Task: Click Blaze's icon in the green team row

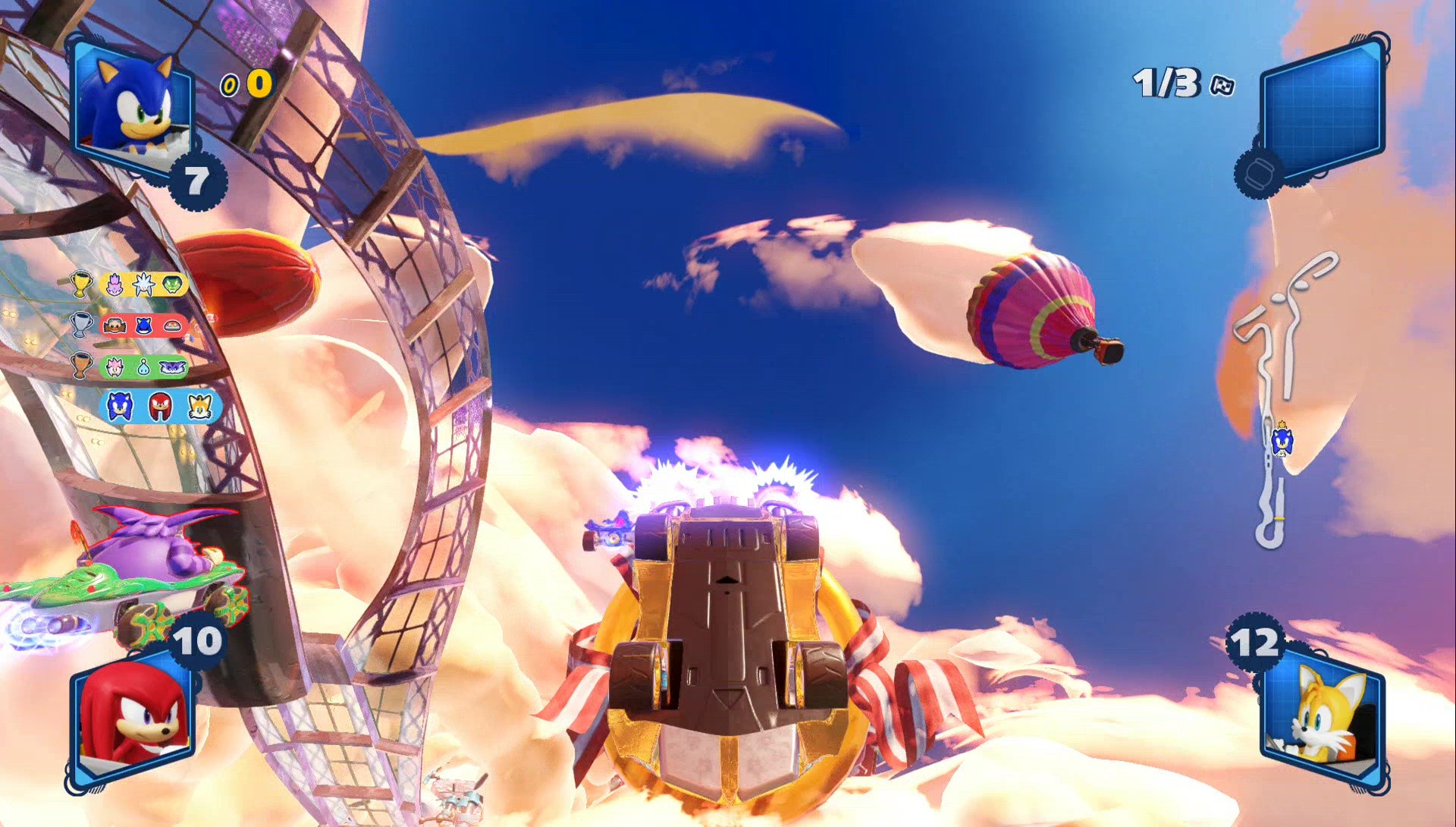Action: point(115,366)
